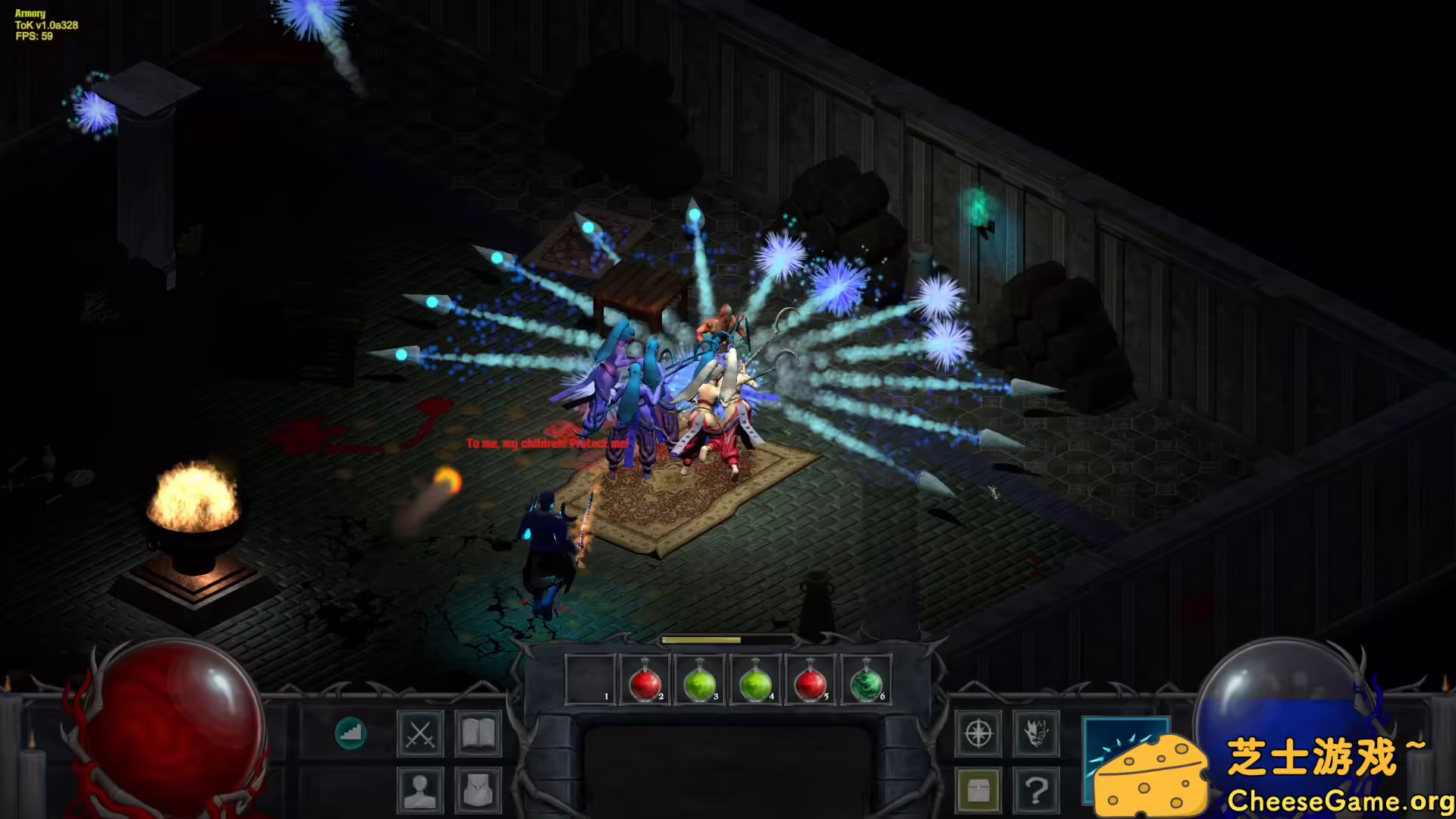Screen dimensions: 1456x819
Task: Open the stash via the chest icon
Action: tap(981, 789)
